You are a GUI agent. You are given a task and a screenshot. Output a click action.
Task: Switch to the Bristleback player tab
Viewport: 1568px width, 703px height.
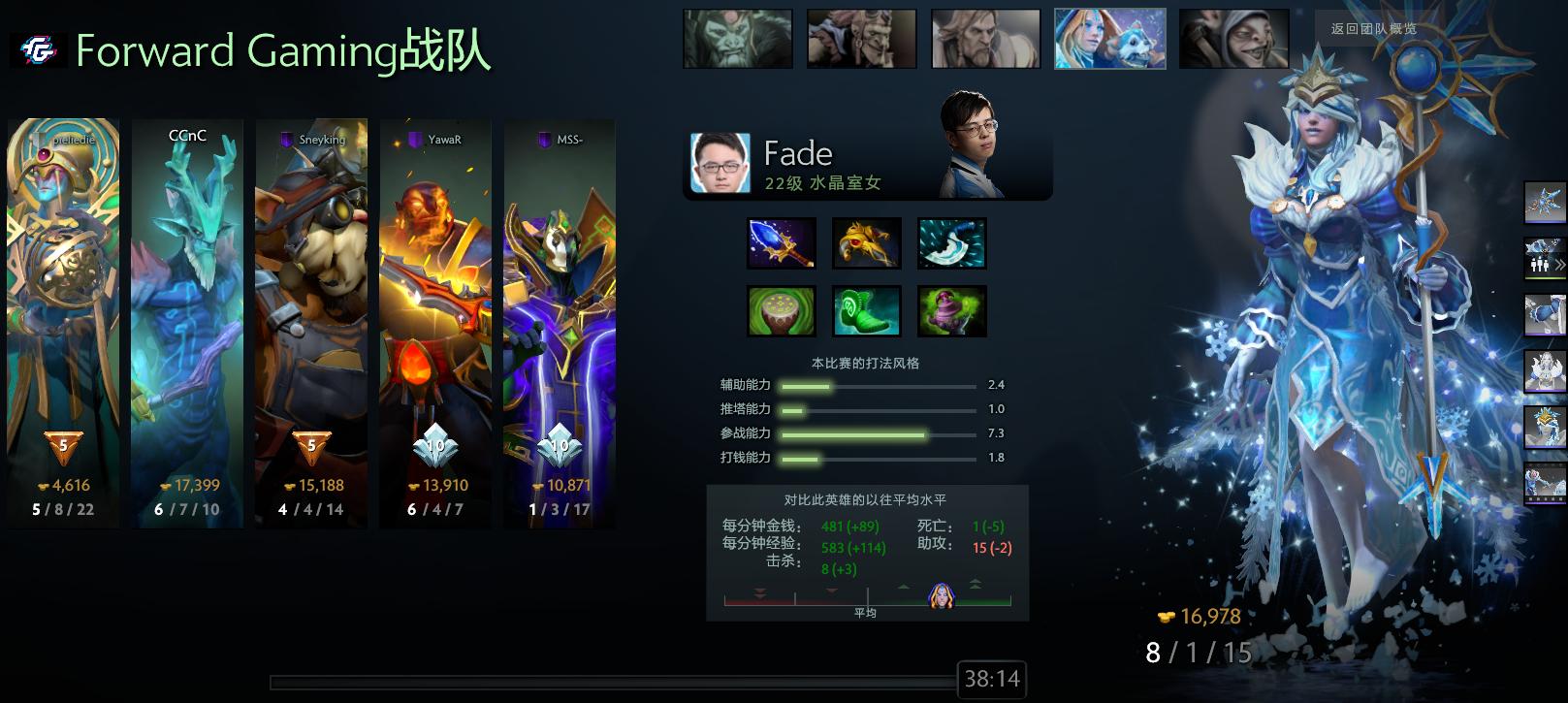coord(861,38)
